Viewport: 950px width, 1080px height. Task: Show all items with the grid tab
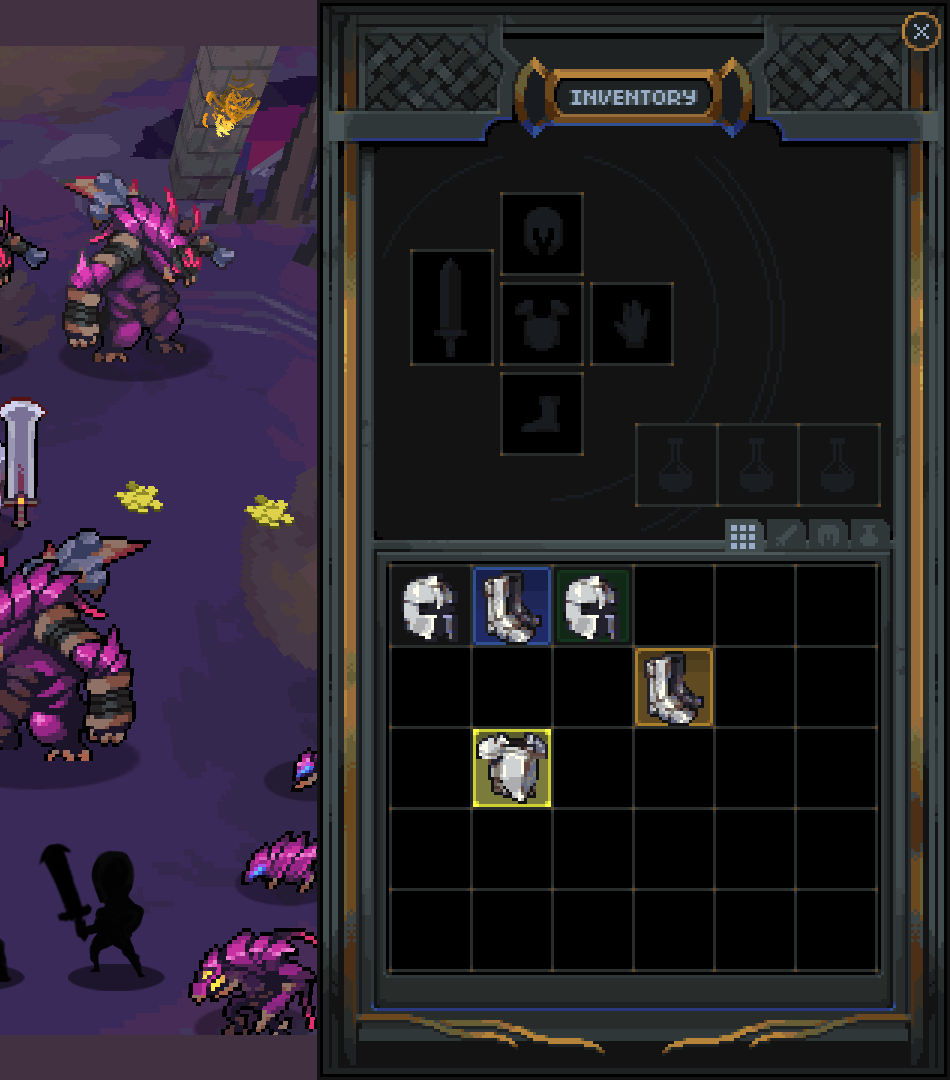pos(743,536)
